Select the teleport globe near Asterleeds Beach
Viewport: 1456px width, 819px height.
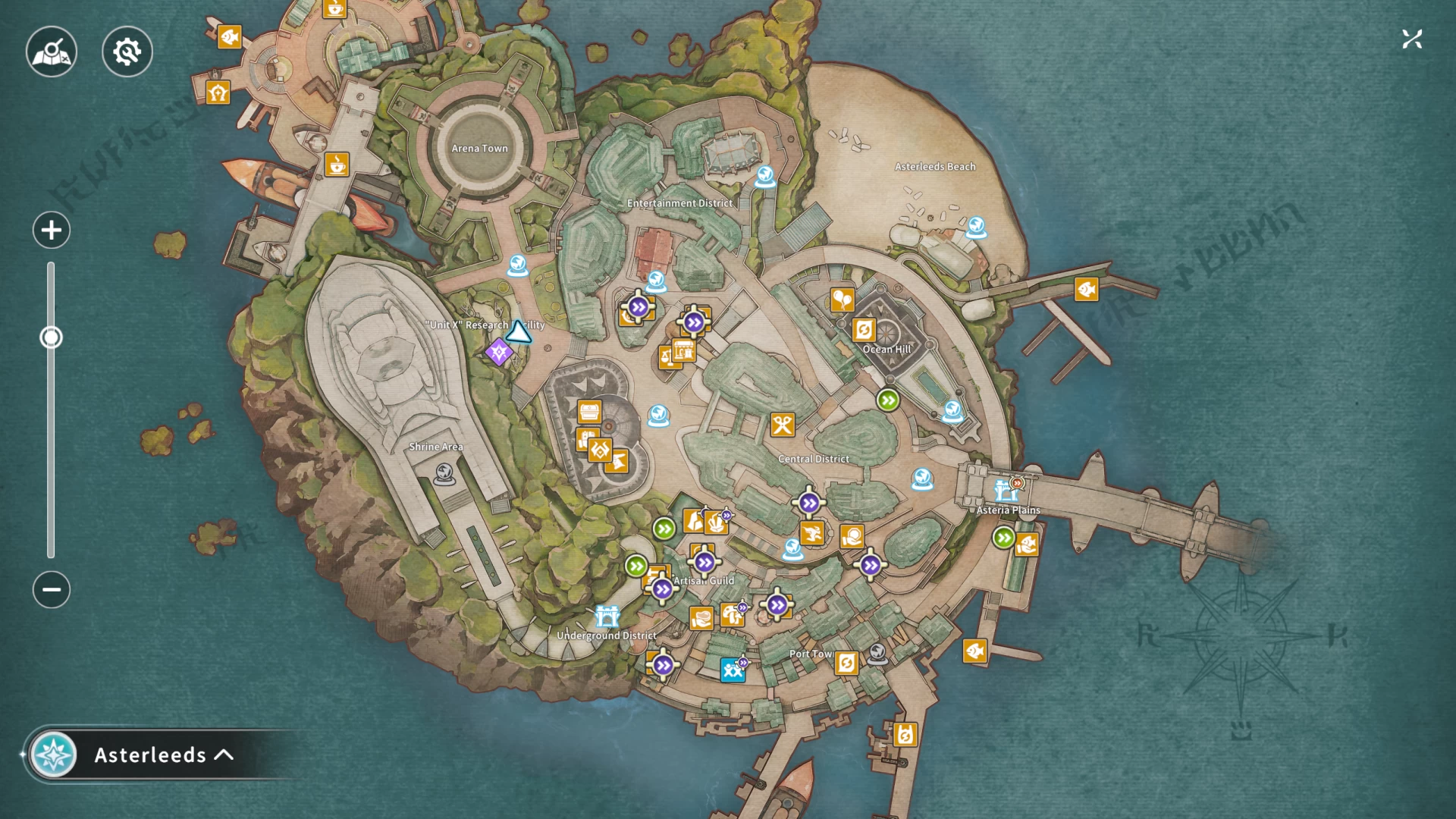[976, 227]
